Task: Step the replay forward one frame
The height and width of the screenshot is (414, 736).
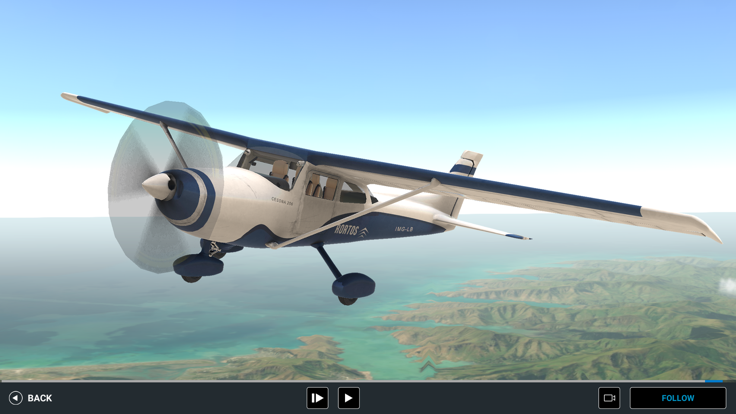Action: (317, 398)
